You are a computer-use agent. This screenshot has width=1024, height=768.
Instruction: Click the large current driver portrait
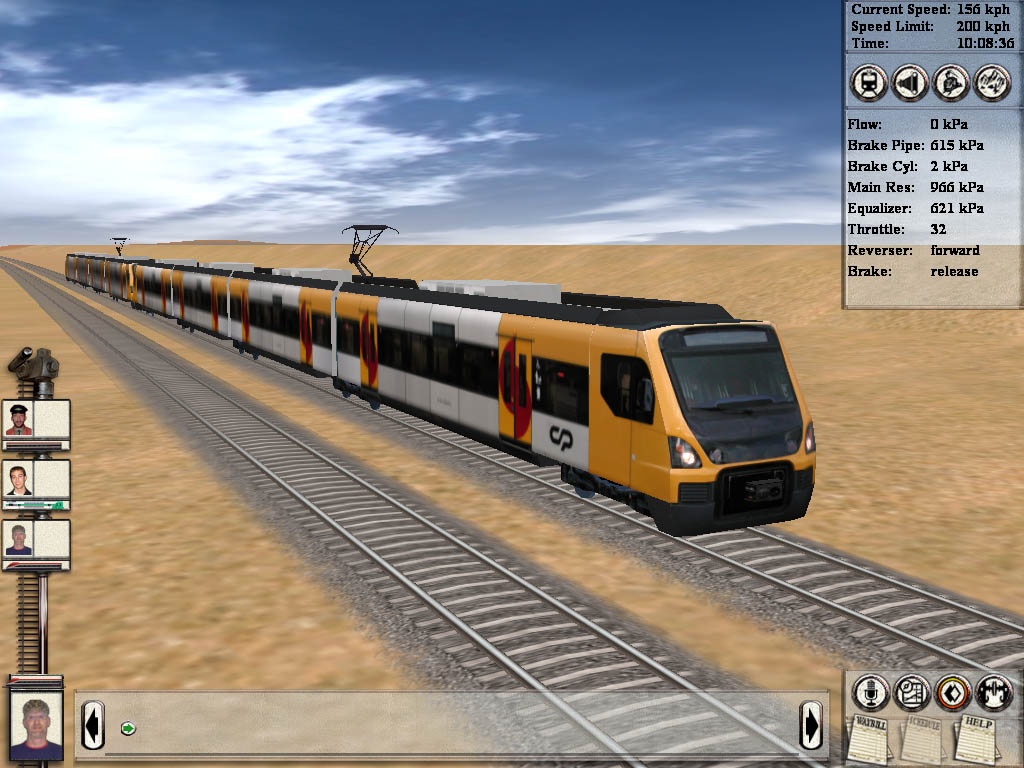click(36, 726)
